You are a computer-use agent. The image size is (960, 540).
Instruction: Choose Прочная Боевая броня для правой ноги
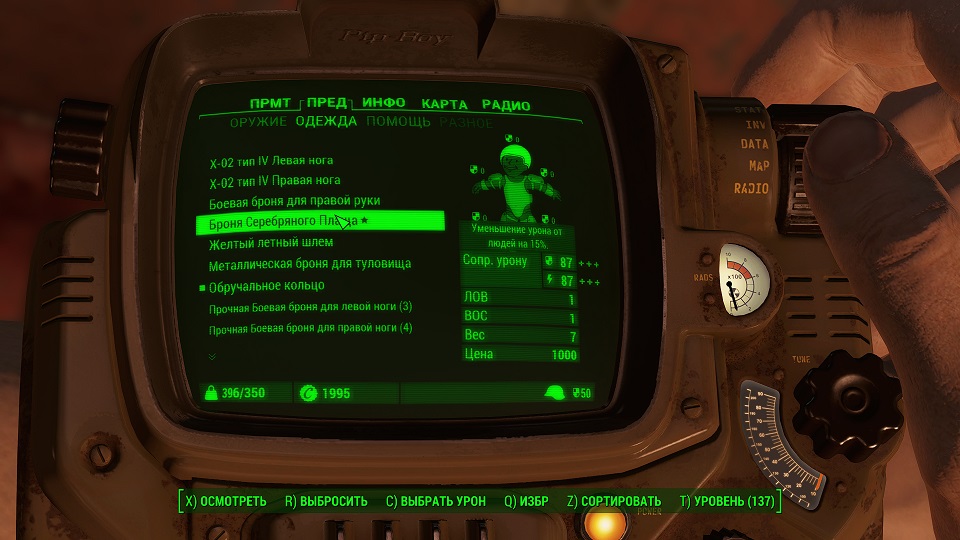click(311, 328)
